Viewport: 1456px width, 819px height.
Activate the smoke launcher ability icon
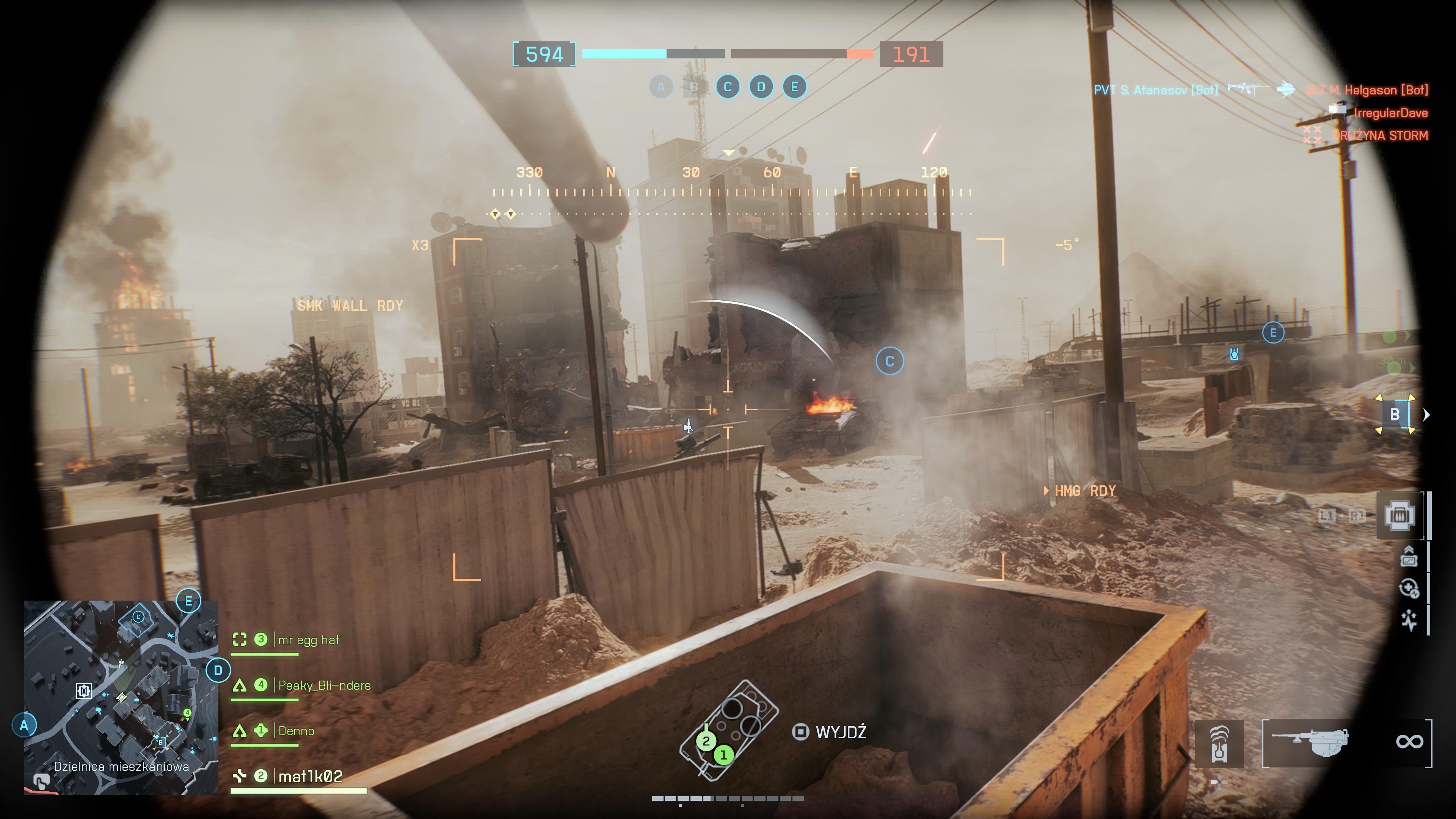tap(1219, 744)
